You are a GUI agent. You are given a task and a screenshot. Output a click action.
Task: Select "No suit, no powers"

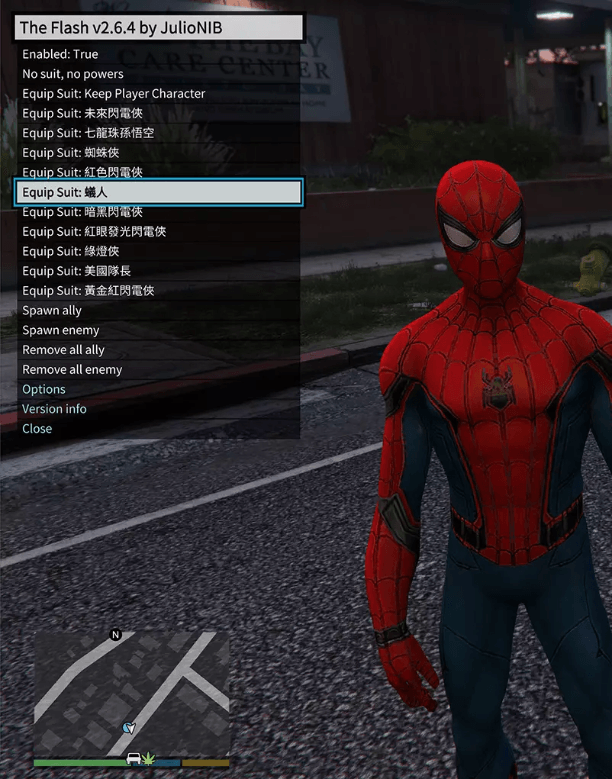(x=73, y=74)
